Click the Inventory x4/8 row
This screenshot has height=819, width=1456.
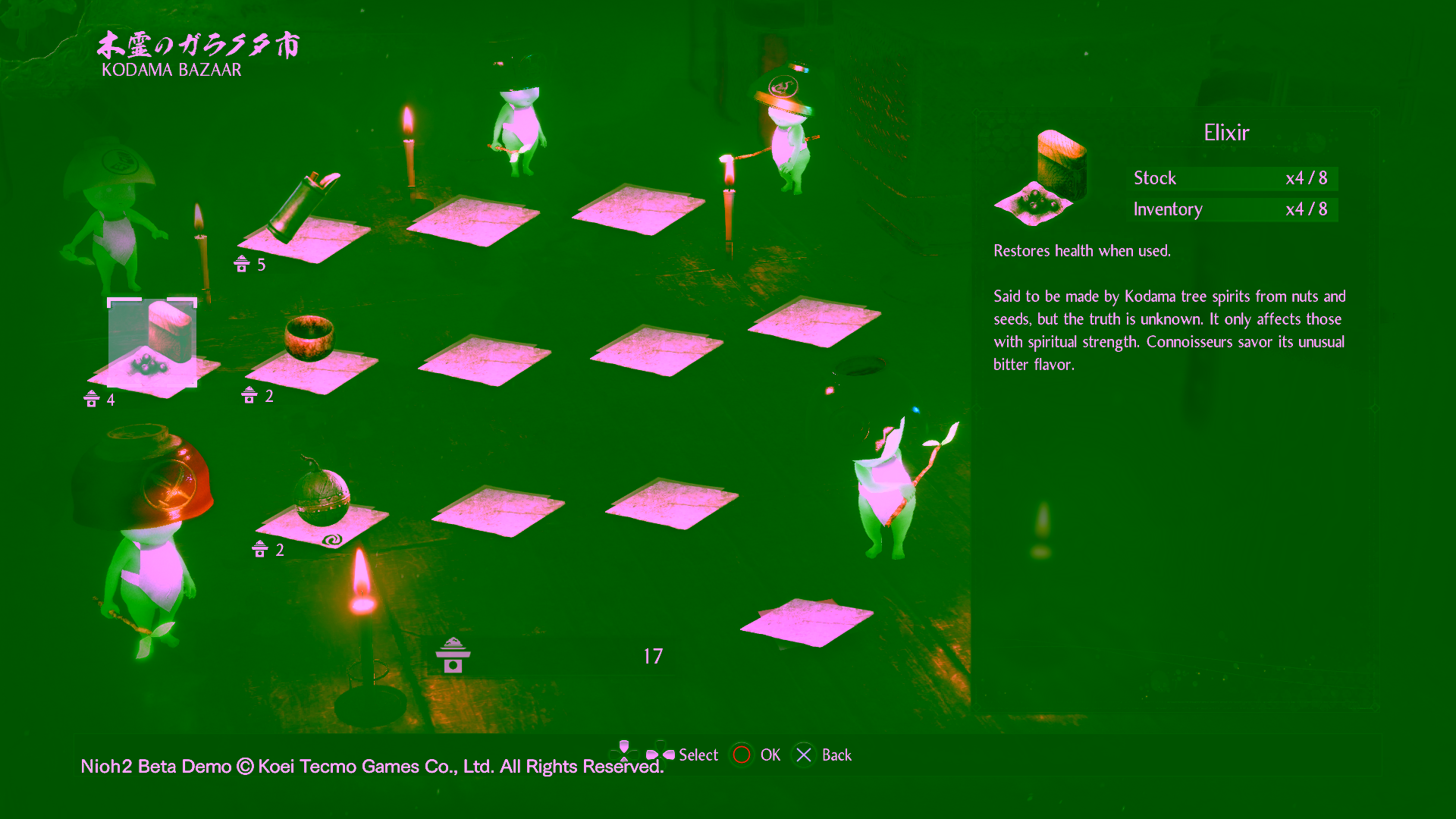(x=1232, y=209)
